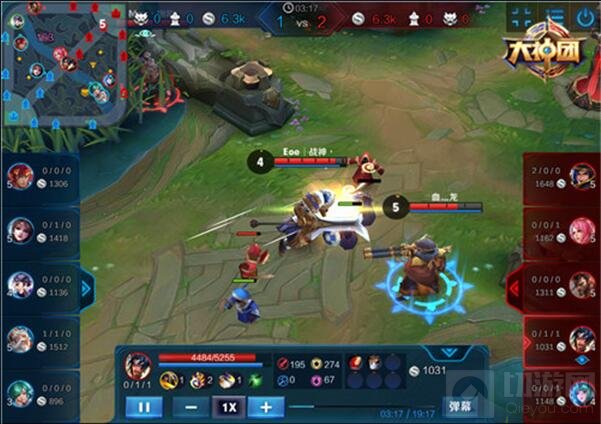This screenshot has width=601, height=424.
Task: Expand blue team panel arrow
Action: 86,290
